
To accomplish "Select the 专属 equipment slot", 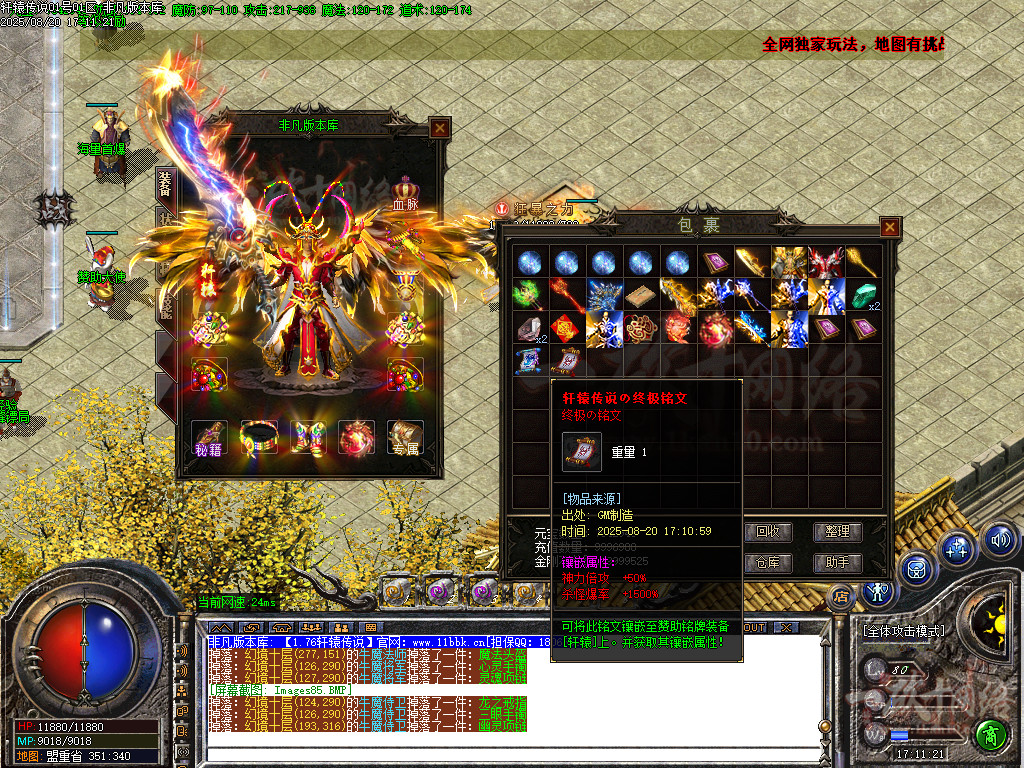I will 405,437.
